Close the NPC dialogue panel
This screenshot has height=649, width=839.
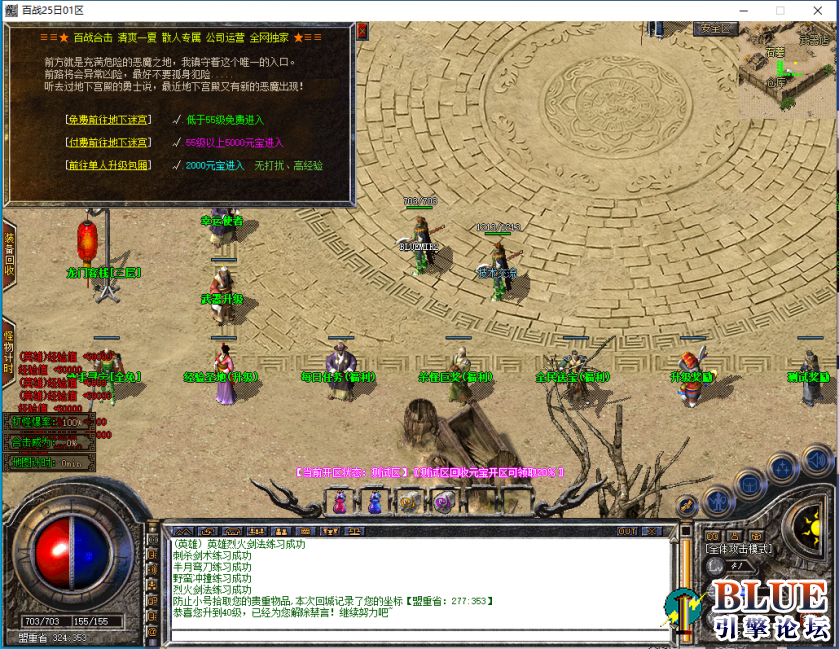pos(361,31)
